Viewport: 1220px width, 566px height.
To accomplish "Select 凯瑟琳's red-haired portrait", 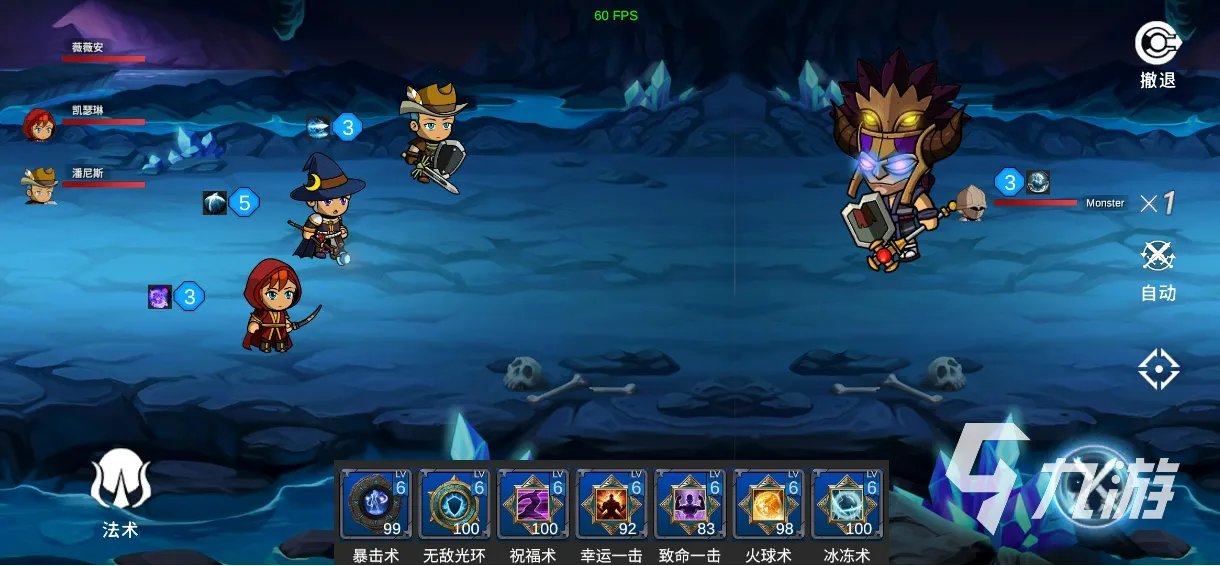I will tap(39, 125).
